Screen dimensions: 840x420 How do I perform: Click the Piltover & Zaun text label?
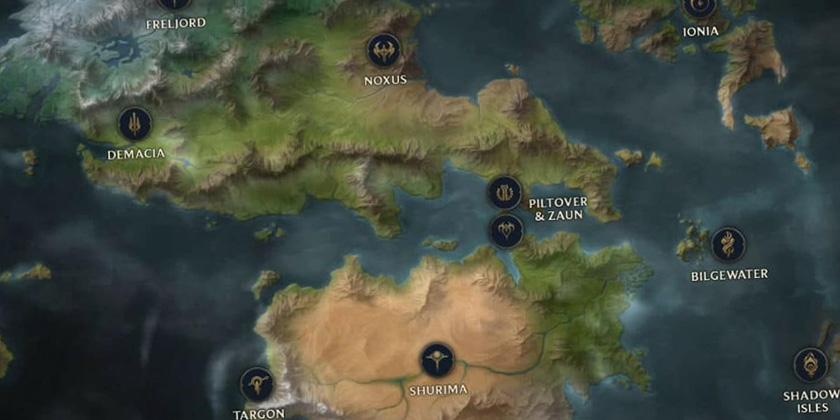point(560,208)
